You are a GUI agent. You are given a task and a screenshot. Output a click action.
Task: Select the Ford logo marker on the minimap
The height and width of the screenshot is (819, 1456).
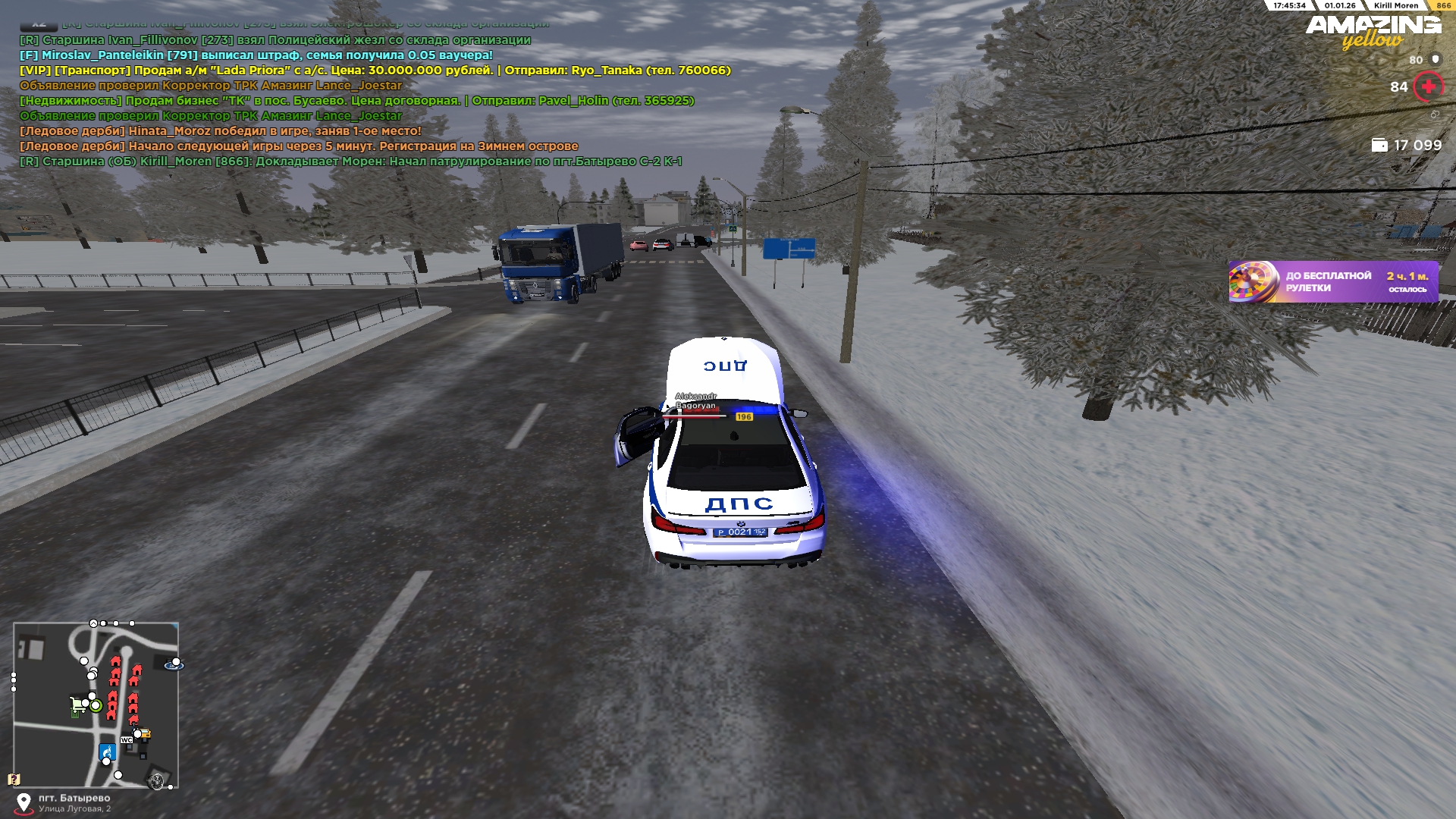176,664
